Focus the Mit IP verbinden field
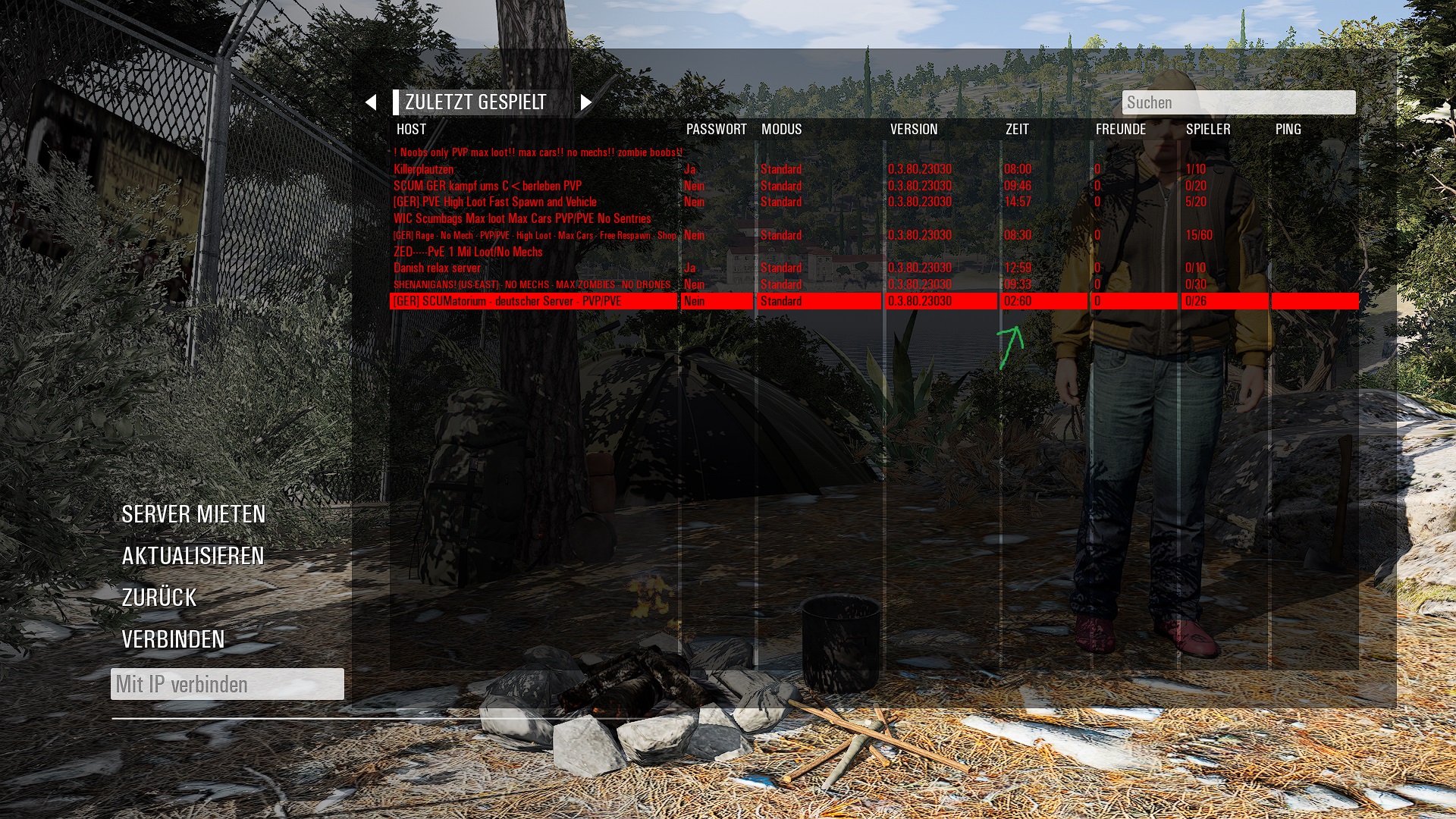Viewport: 1456px width, 819px height. [227, 684]
